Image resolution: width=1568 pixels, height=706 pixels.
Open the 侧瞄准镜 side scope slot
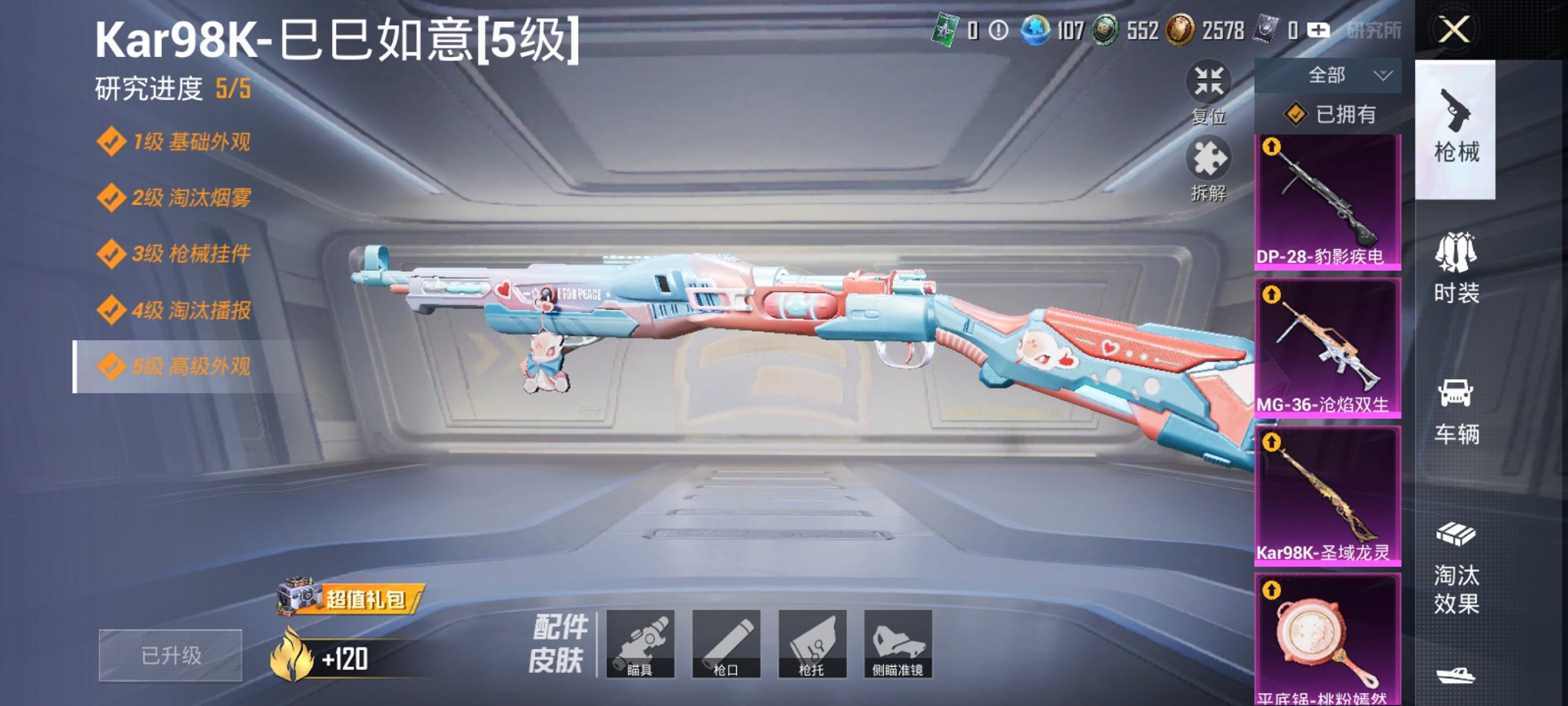[x=899, y=644]
